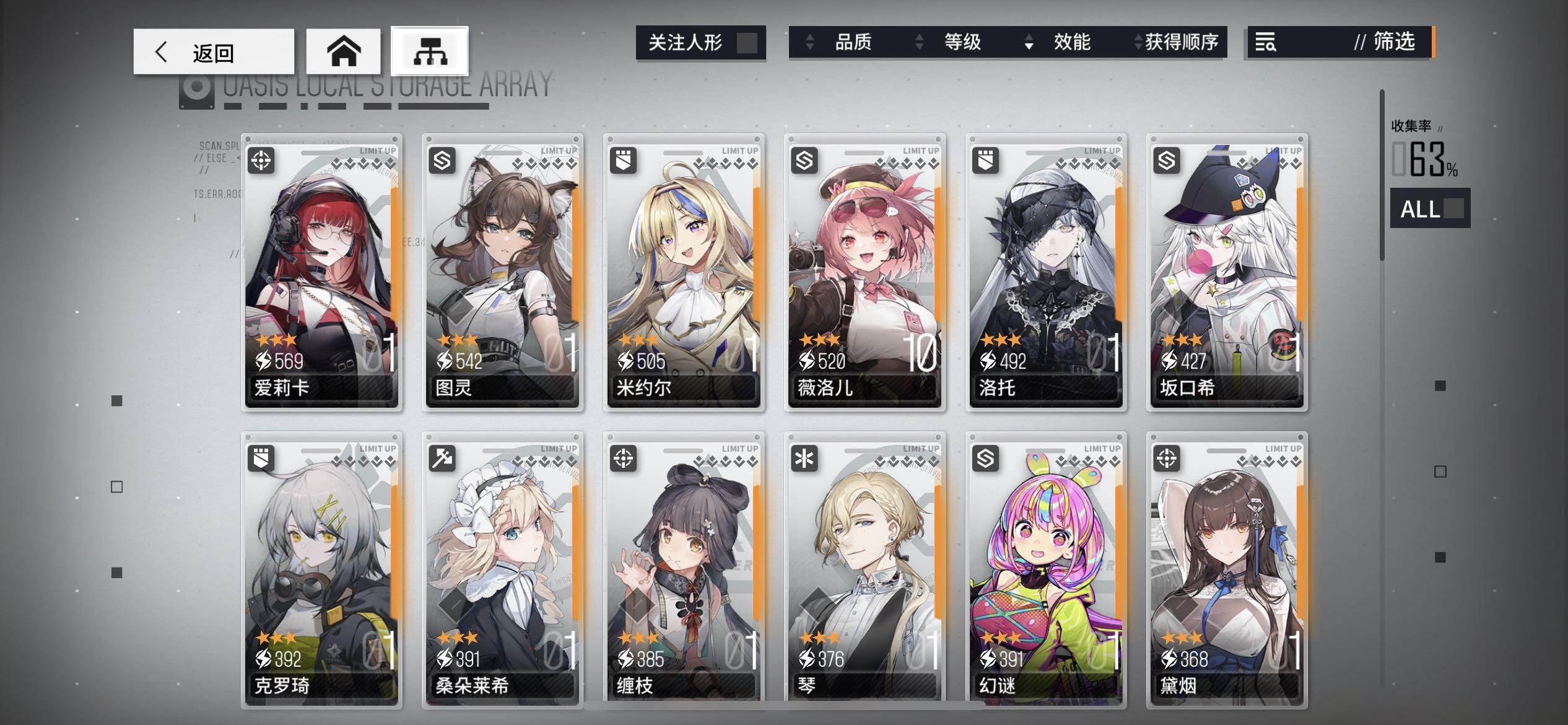Select the 效能 sorting option
The width and height of the screenshot is (1568, 725).
1069,43
